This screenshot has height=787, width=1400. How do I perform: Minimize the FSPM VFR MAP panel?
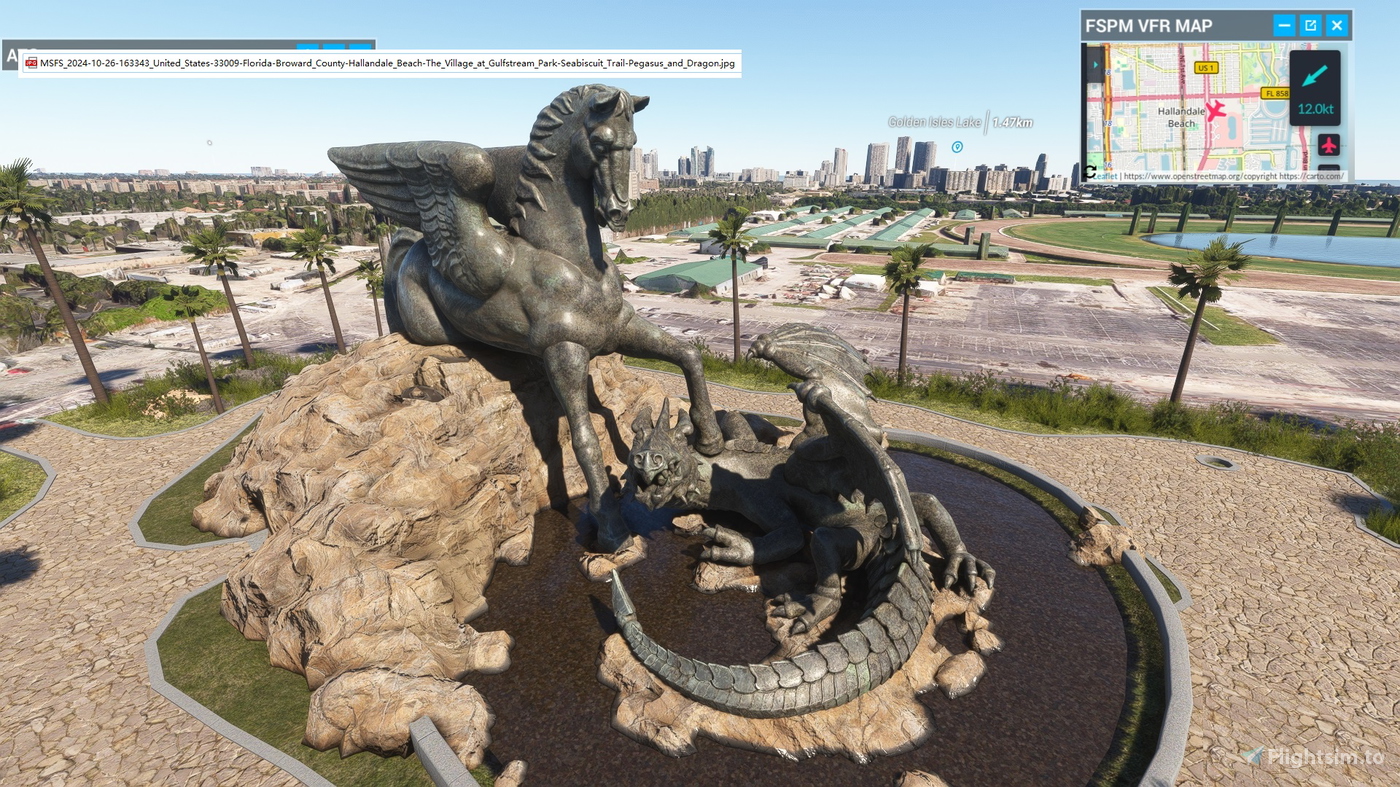(x=1284, y=24)
